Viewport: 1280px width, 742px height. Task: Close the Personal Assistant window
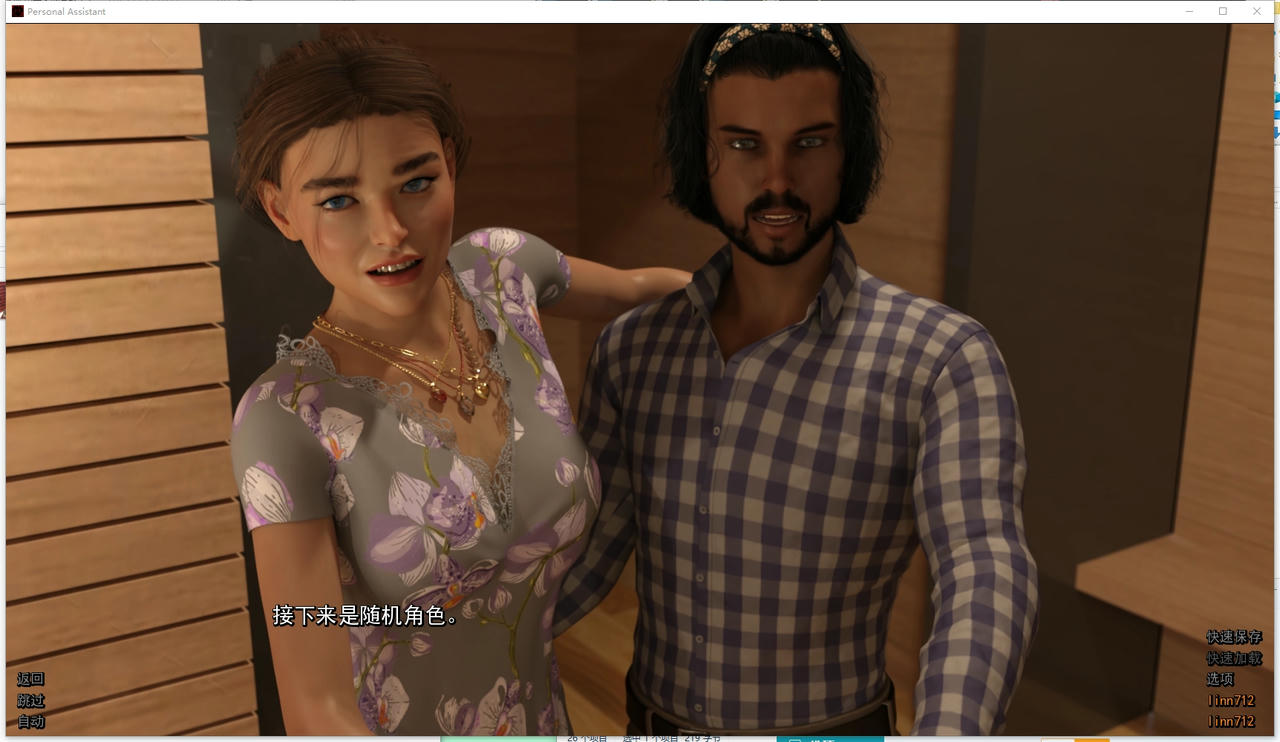1256,11
